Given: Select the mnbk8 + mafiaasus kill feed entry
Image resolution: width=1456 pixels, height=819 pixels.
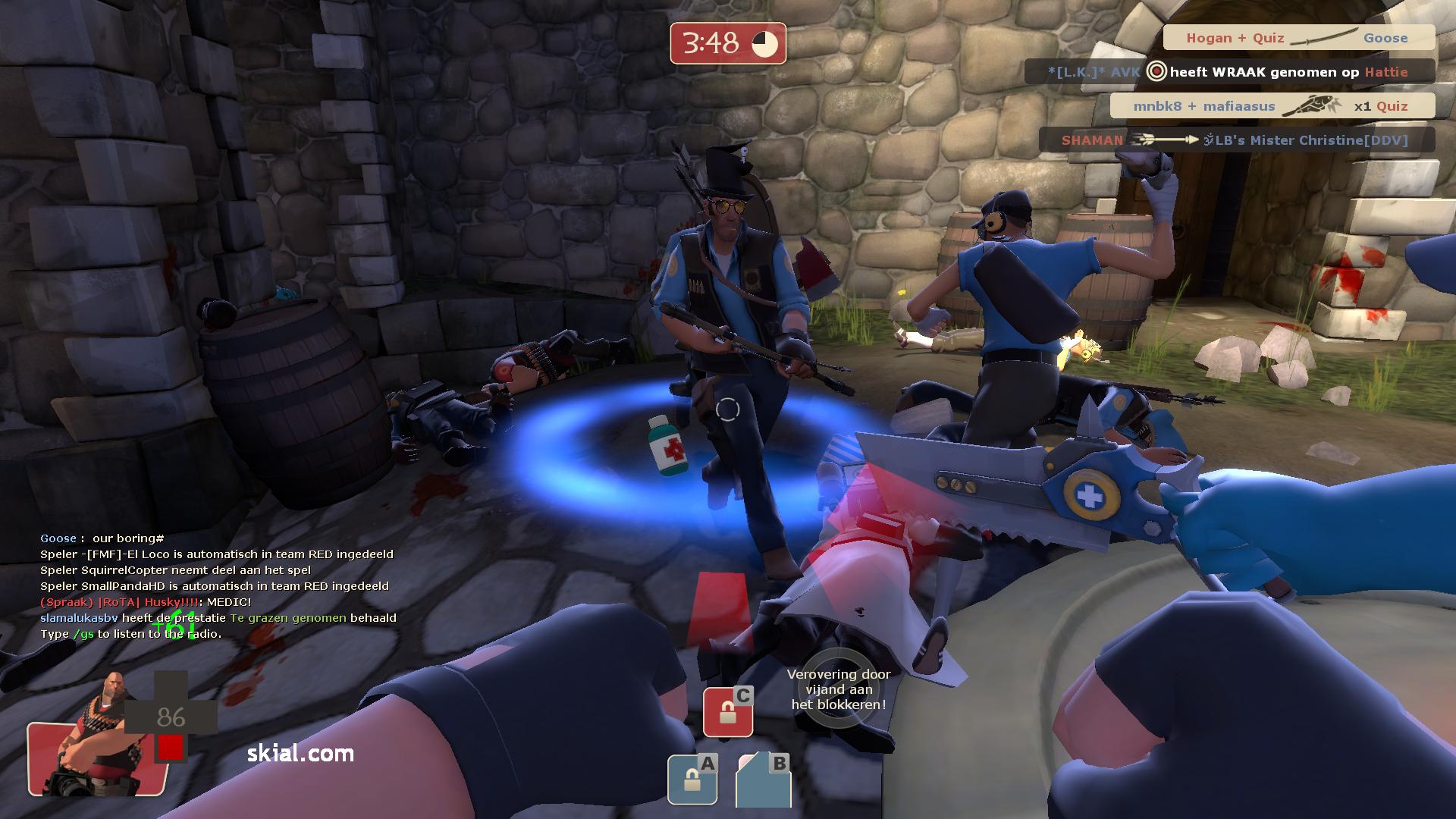Looking at the screenshot, I should (x=1272, y=106).
